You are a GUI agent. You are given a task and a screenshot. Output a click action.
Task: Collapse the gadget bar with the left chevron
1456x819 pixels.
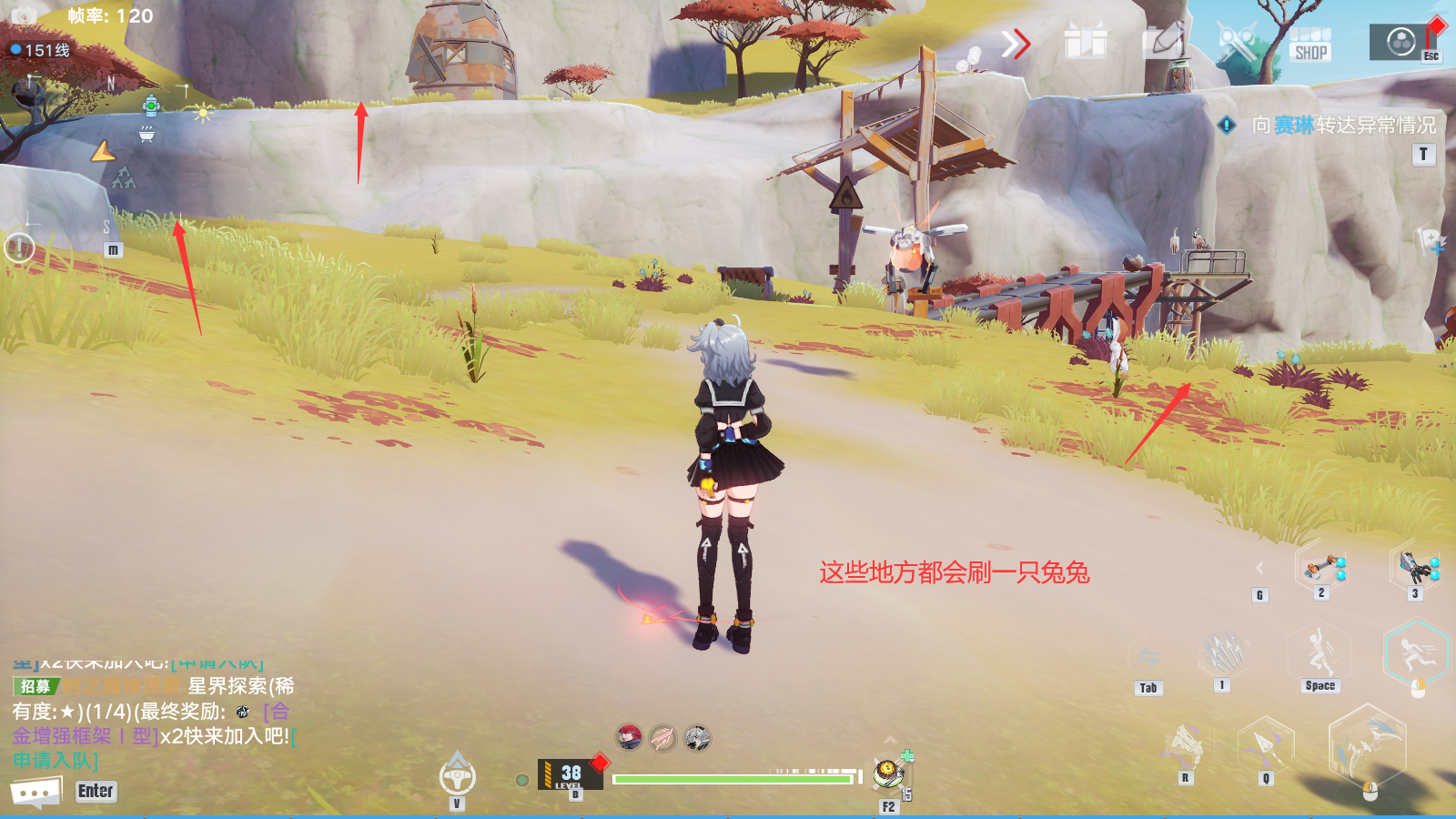1259,566
